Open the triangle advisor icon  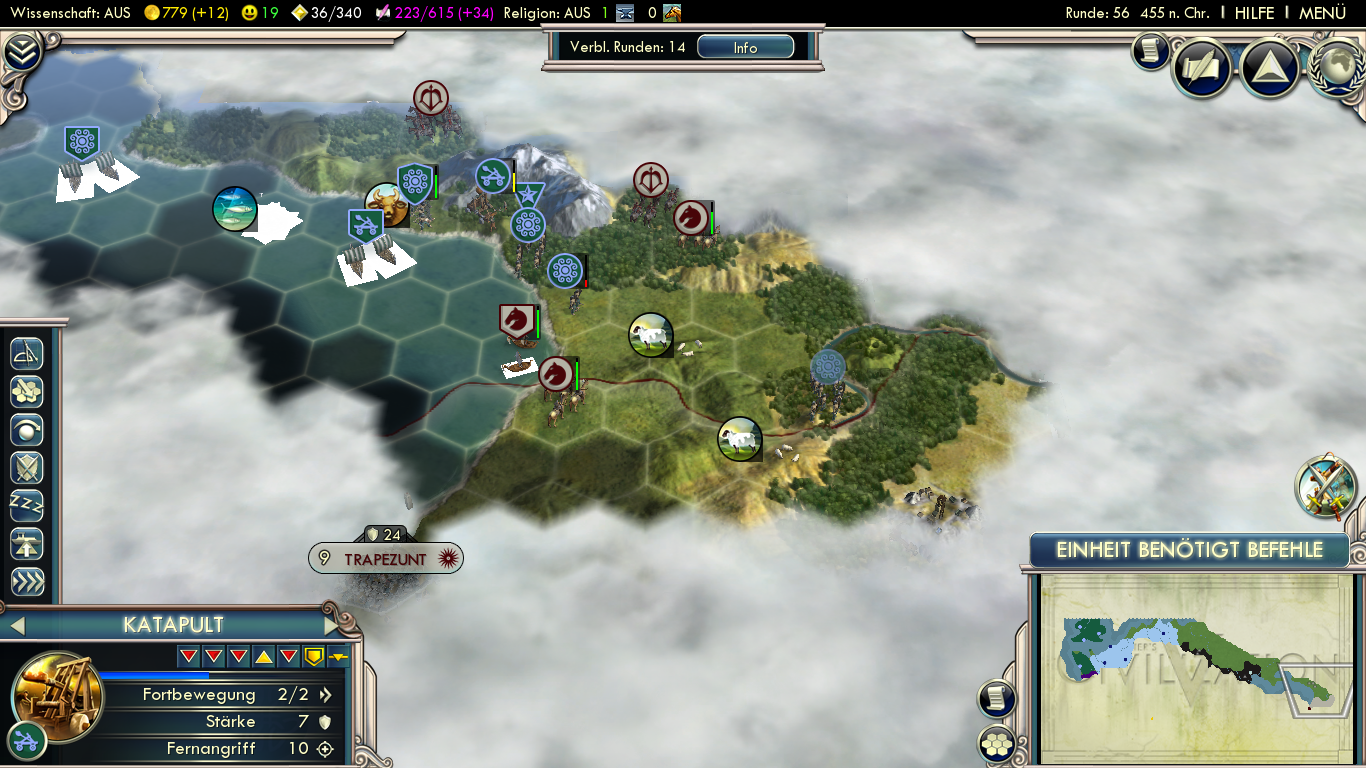(x=1269, y=67)
